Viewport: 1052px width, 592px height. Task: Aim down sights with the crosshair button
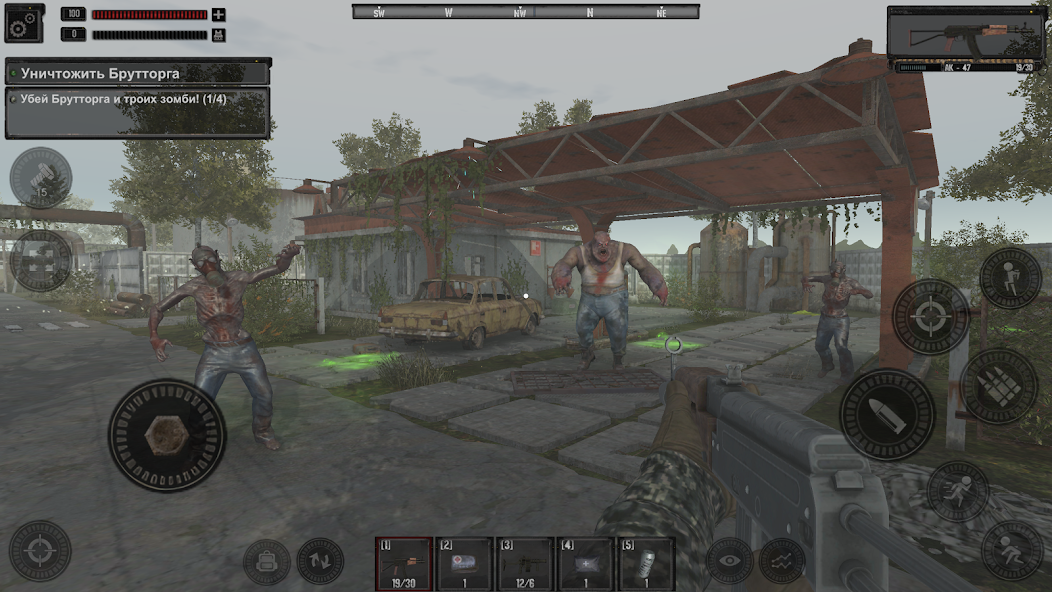click(x=931, y=317)
